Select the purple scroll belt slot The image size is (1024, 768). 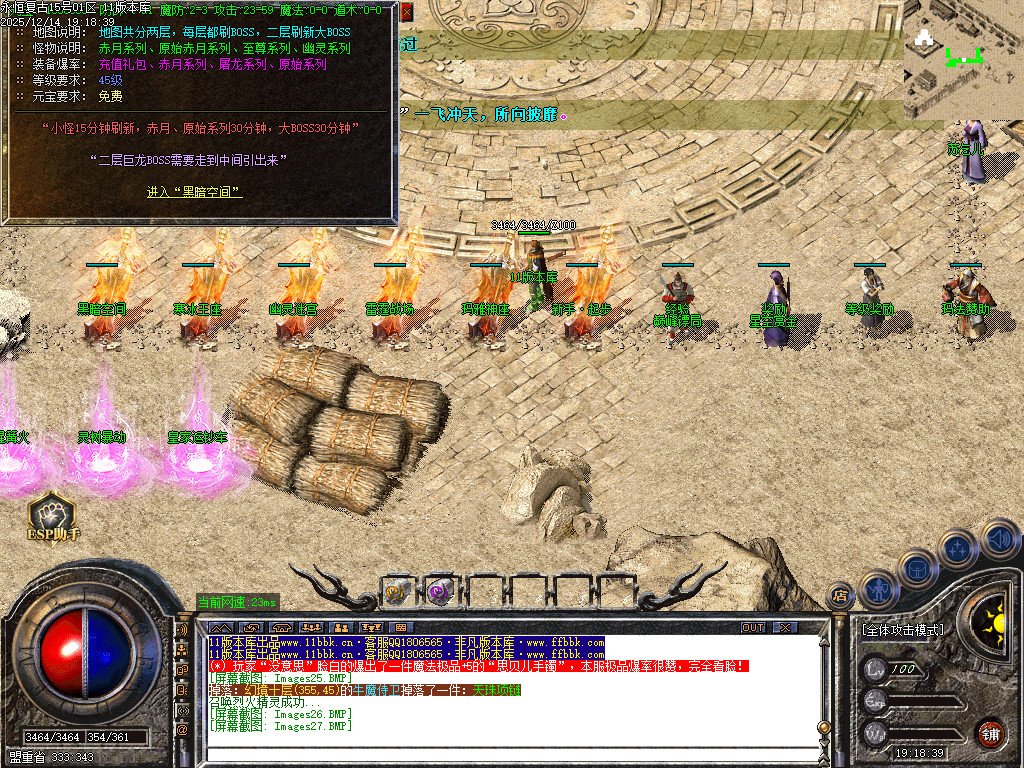click(440, 591)
